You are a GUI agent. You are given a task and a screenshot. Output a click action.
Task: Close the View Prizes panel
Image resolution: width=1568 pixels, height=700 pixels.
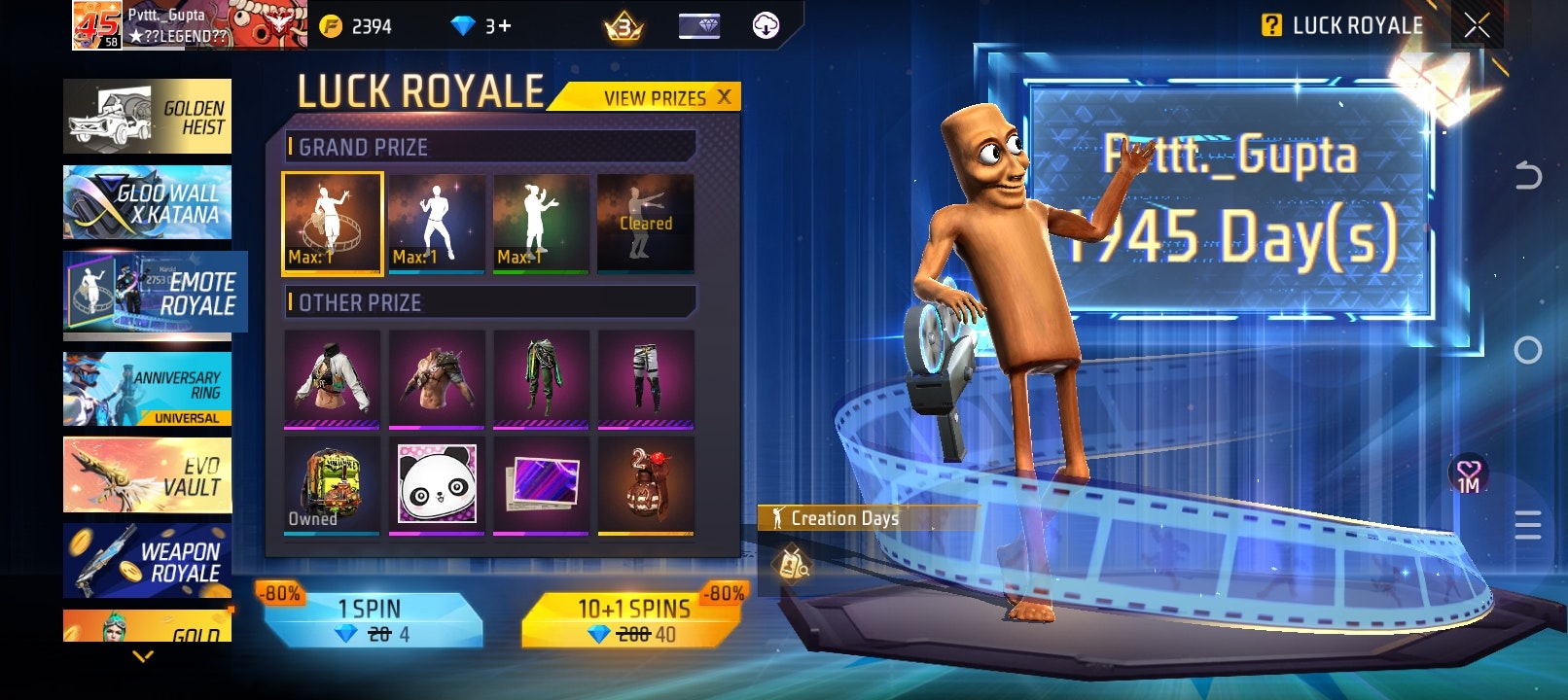pyautogui.click(x=724, y=97)
